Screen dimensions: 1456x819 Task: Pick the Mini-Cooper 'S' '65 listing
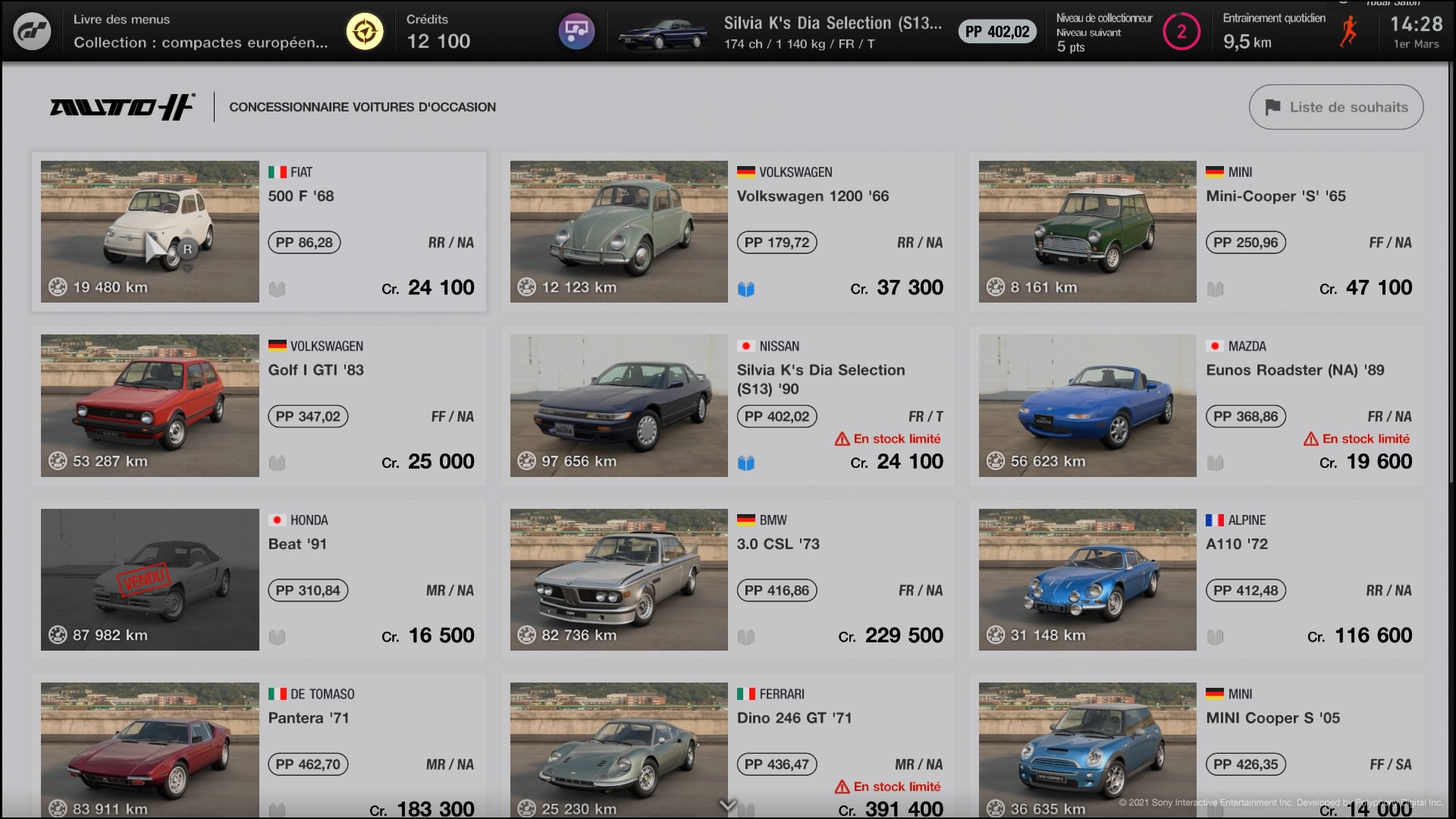pyautogui.click(x=1196, y=231)
